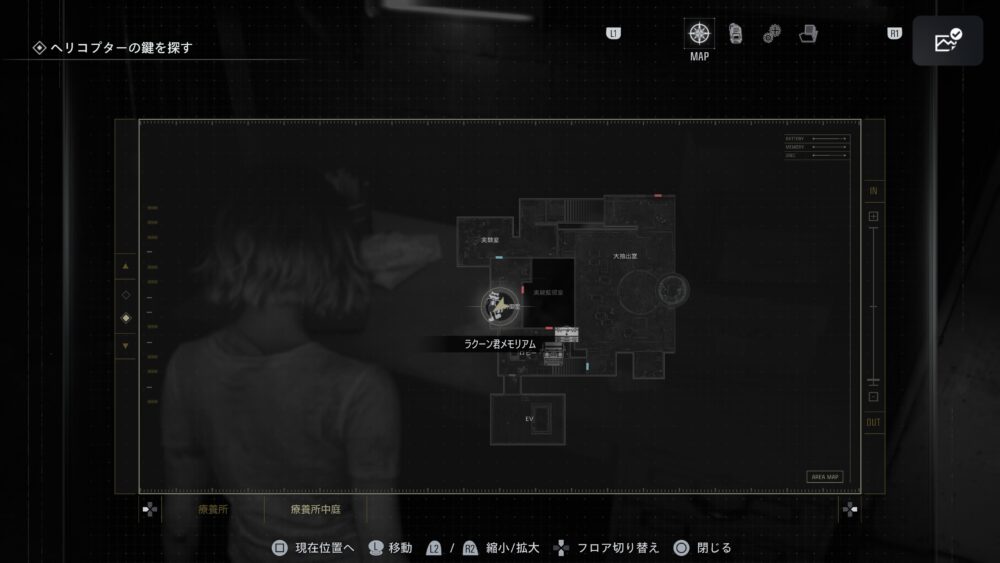Image resolution: width=1000 pixels, height=563 pixels.
Task: Select the EV elevator room on map
Action: (x=528, y=419)
